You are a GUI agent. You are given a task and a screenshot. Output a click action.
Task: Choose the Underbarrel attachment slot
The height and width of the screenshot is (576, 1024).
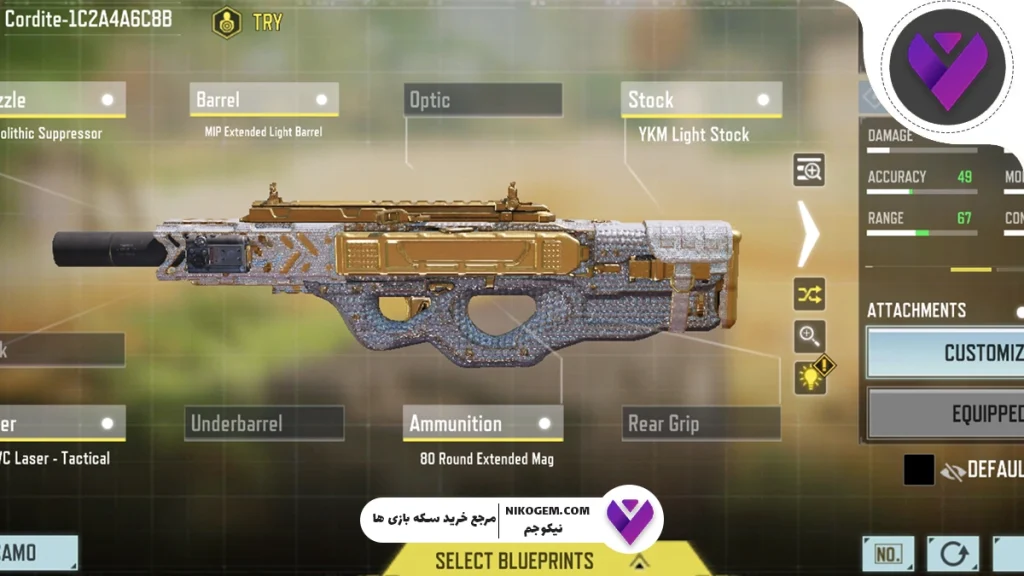pyautogui.click(x=264, y=423)
